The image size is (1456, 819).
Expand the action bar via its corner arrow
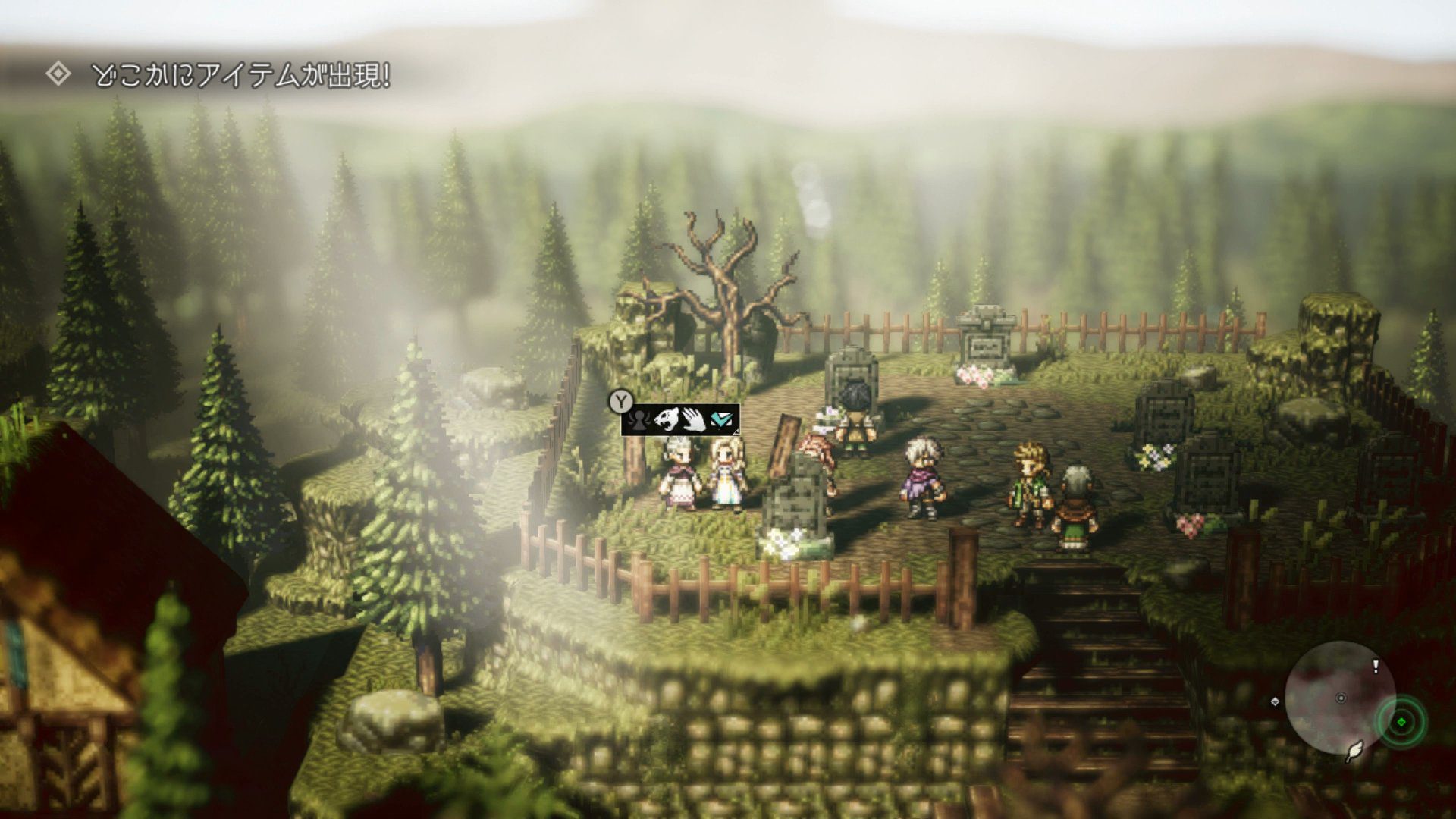coord(736,432)
